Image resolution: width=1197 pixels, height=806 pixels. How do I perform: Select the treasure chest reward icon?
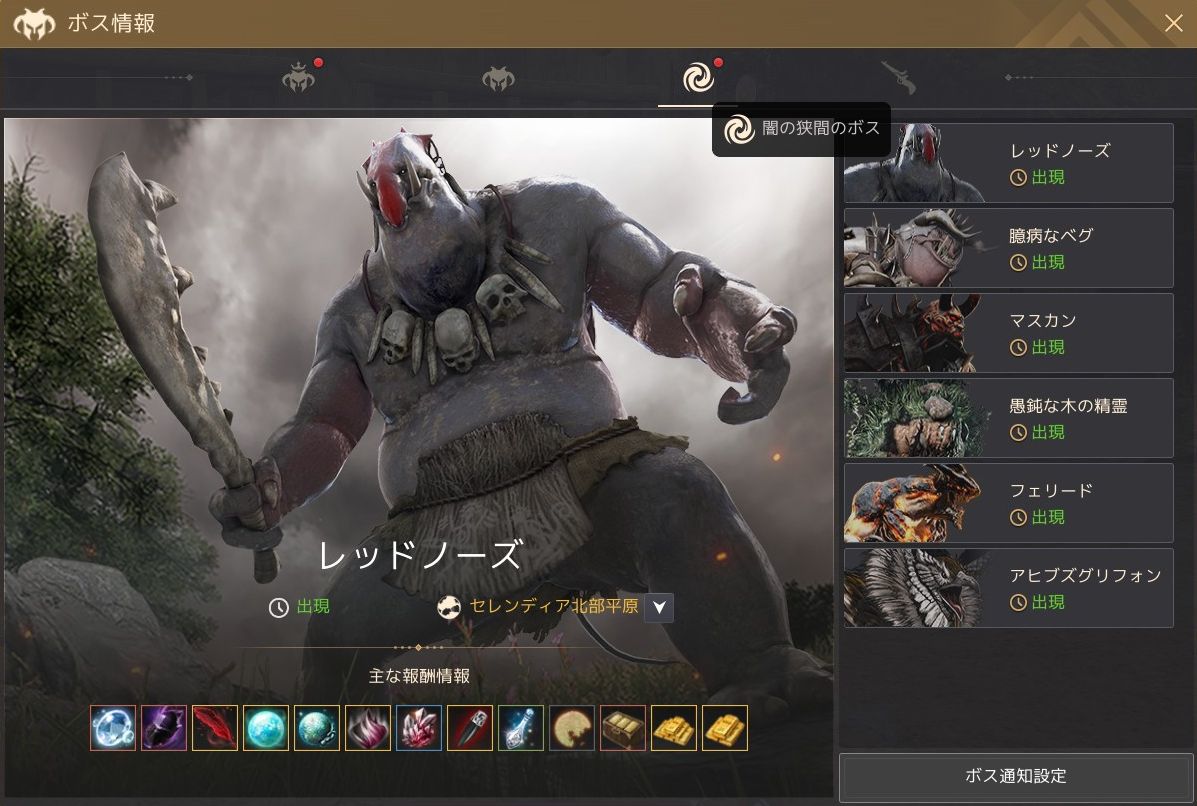pyautogui.click(x=623, y=728)
